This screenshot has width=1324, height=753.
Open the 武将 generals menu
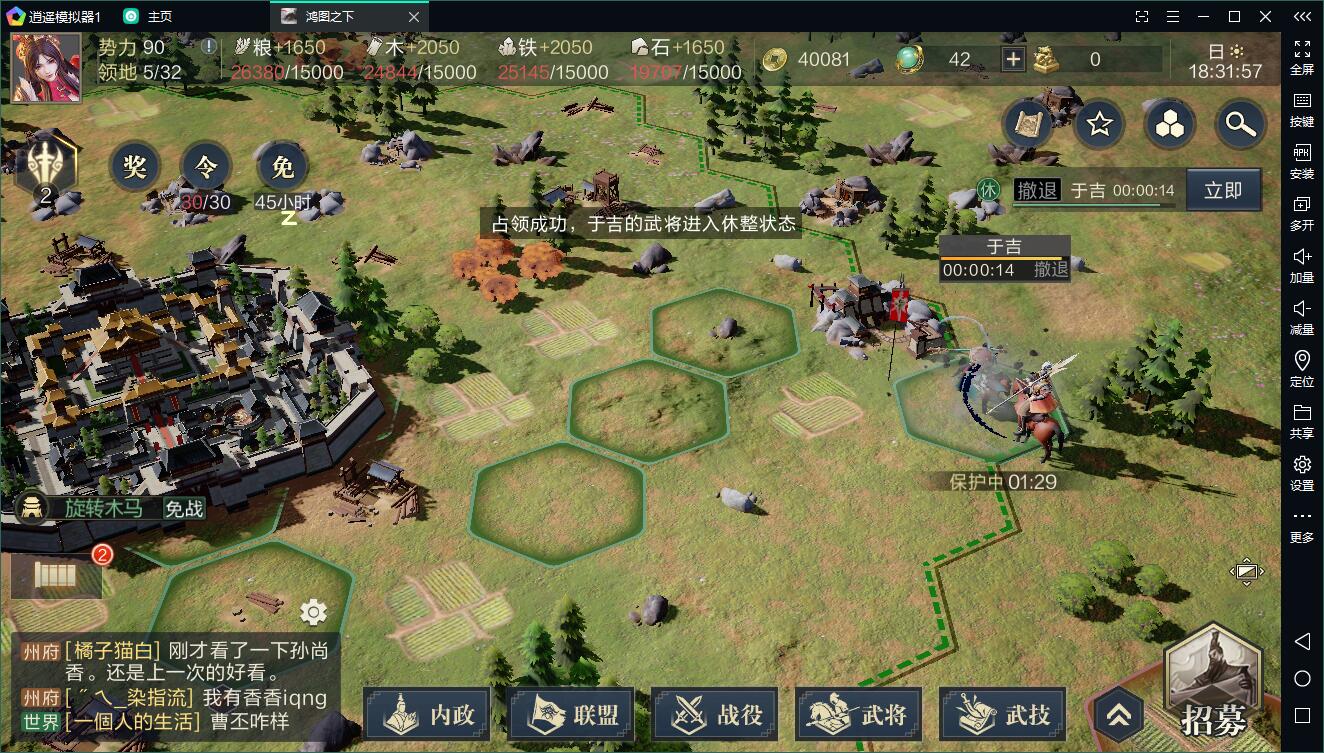coord(860,714)
